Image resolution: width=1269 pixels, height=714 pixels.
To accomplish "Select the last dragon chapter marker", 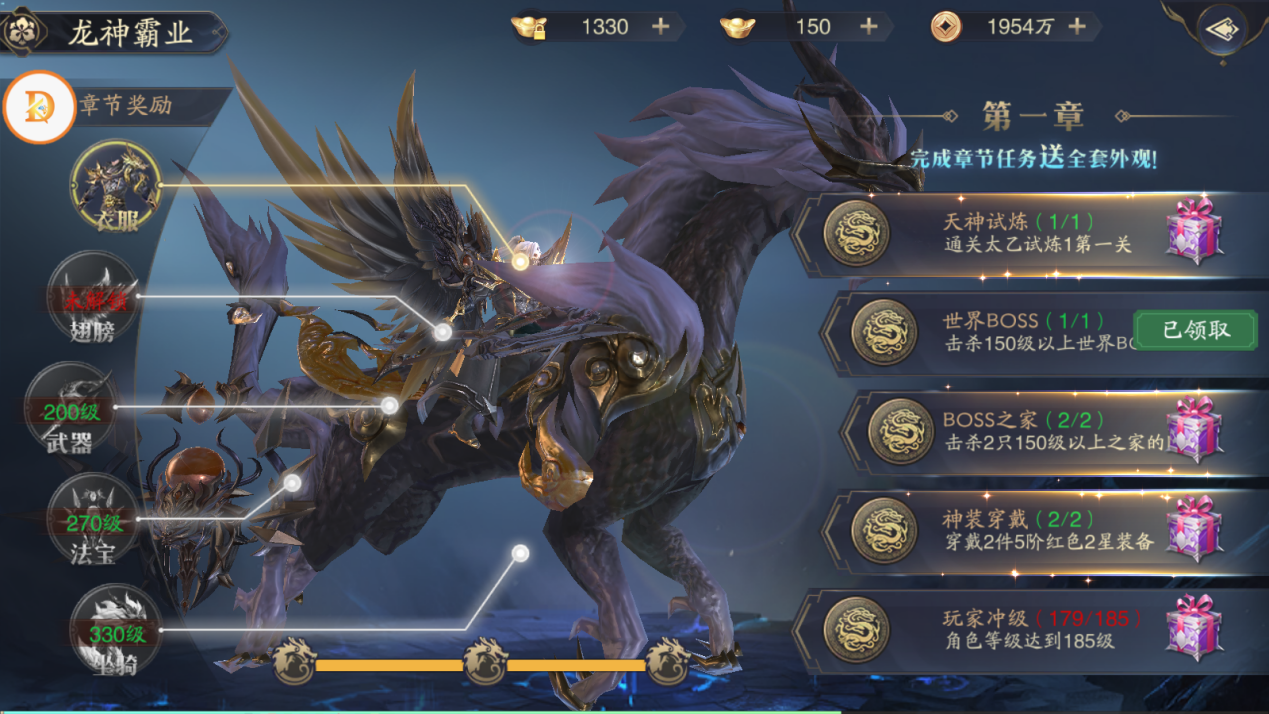I will tap(667, 662).
